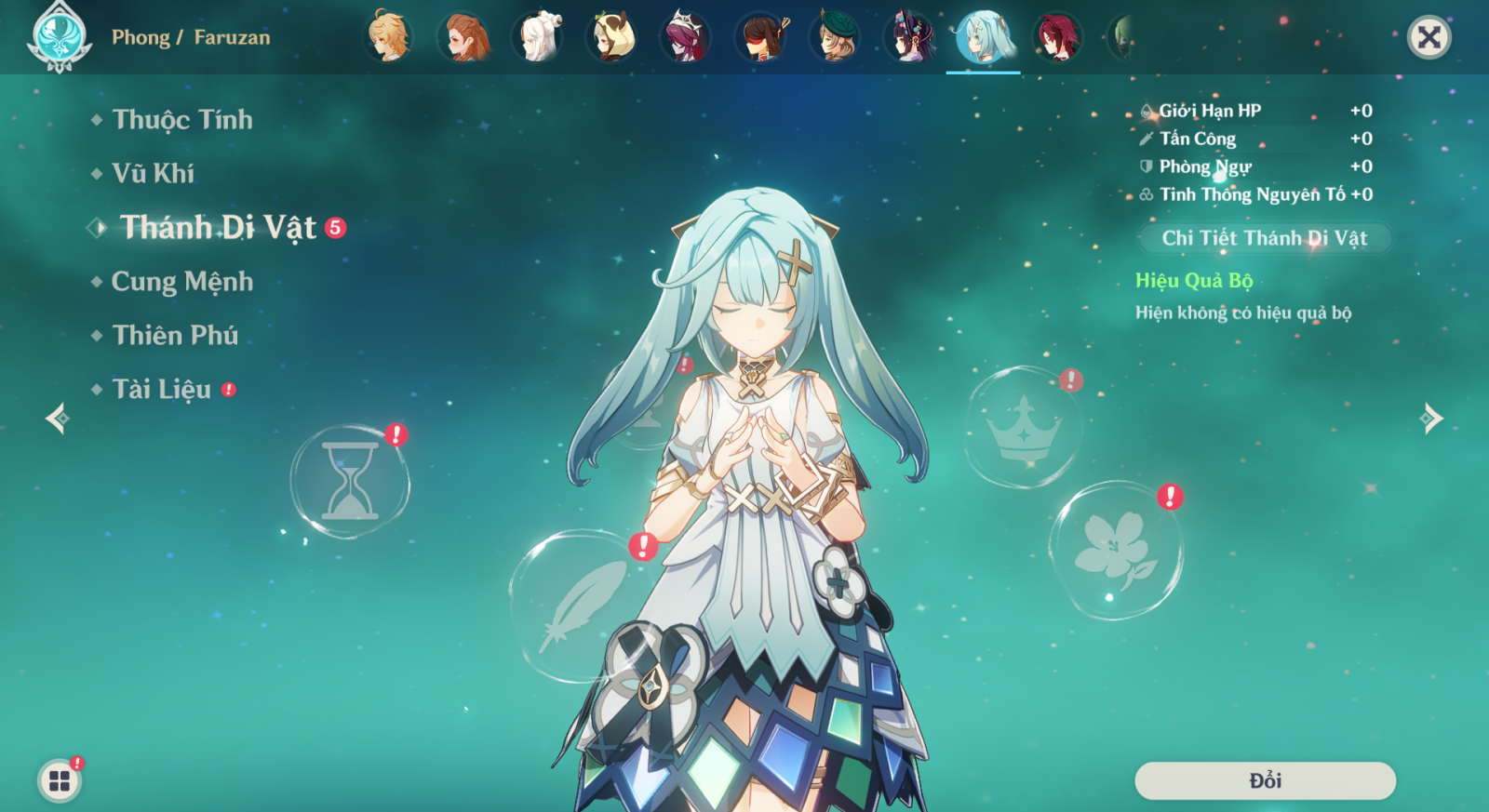Choose the Thánh Di Vật menu entry
1489x812 pixels.
(218, 228)
